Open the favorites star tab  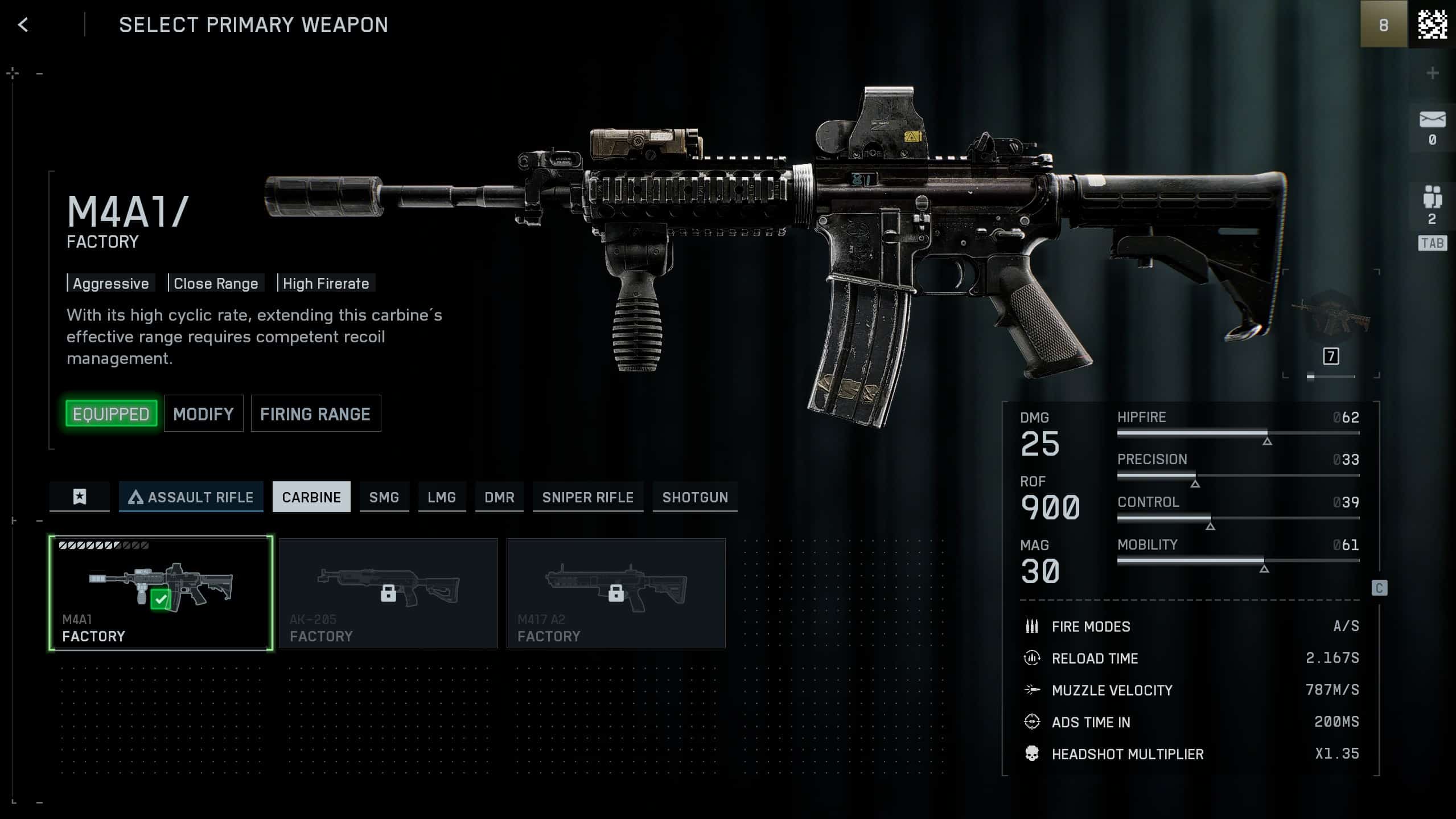pyautogui.click(x=80, y=497)
